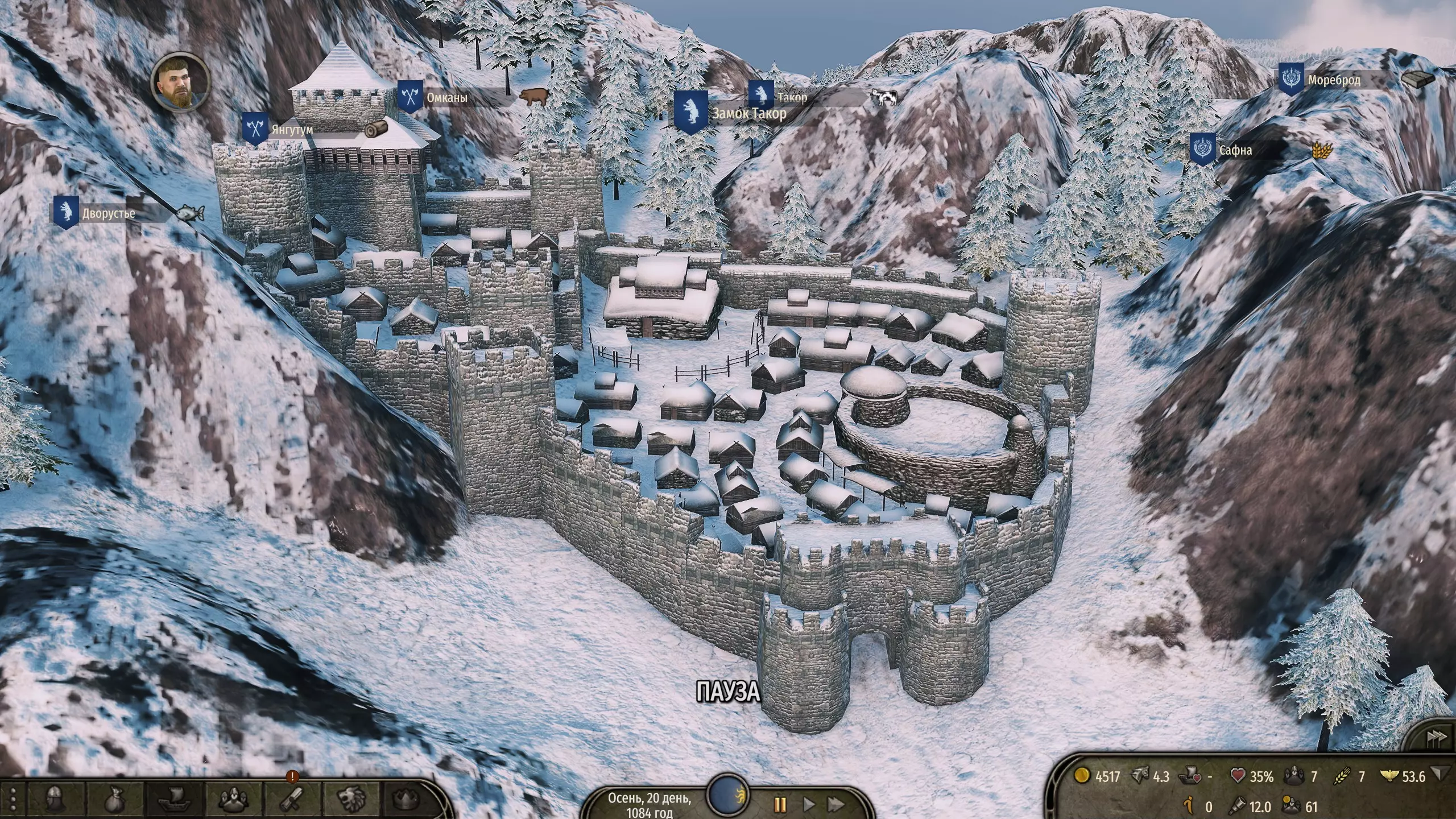
Task: Select the Янгутум village nameplate
Action: [x=292, y=130]
